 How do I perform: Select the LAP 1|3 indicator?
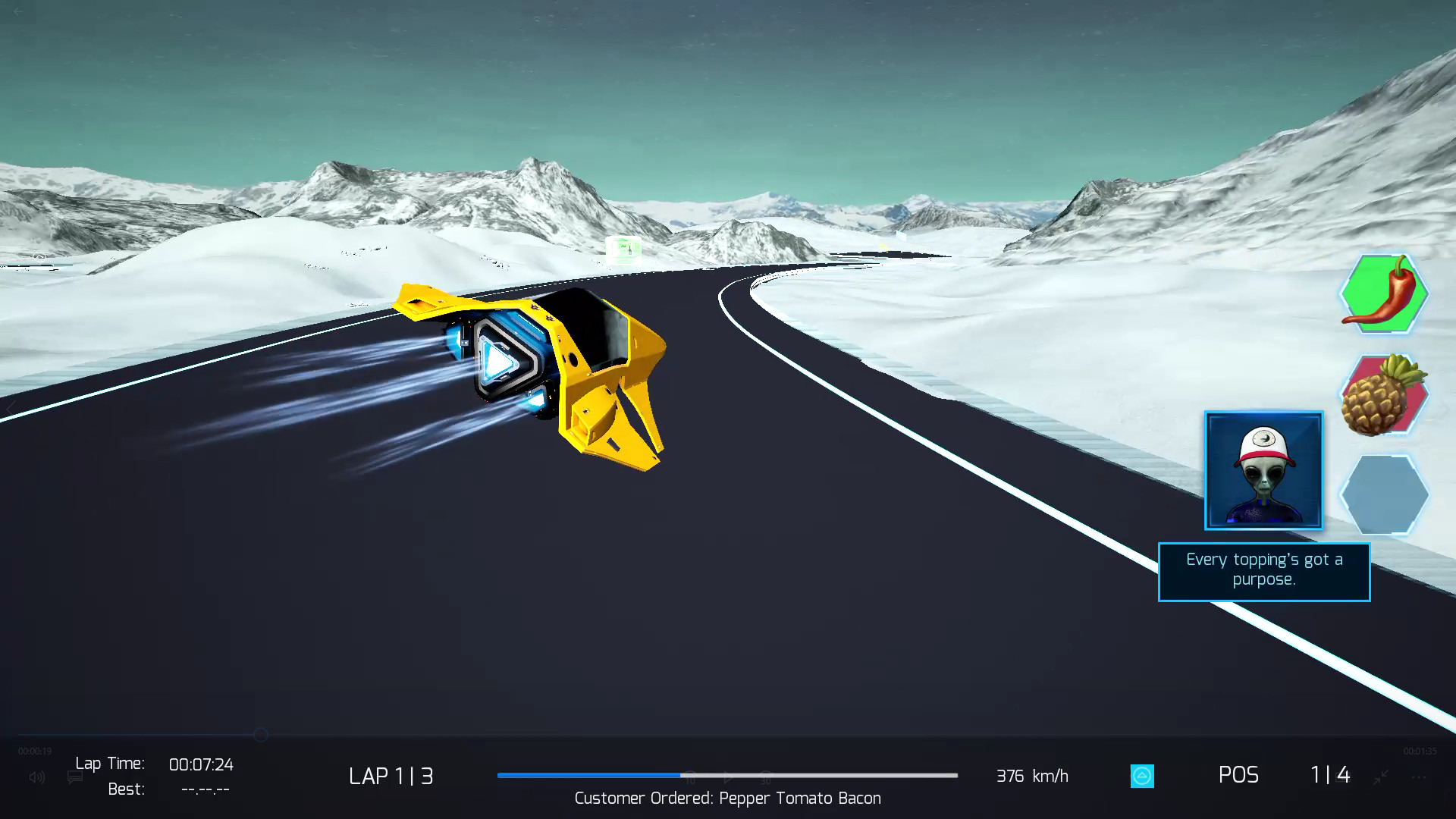(x=391, y=776)
